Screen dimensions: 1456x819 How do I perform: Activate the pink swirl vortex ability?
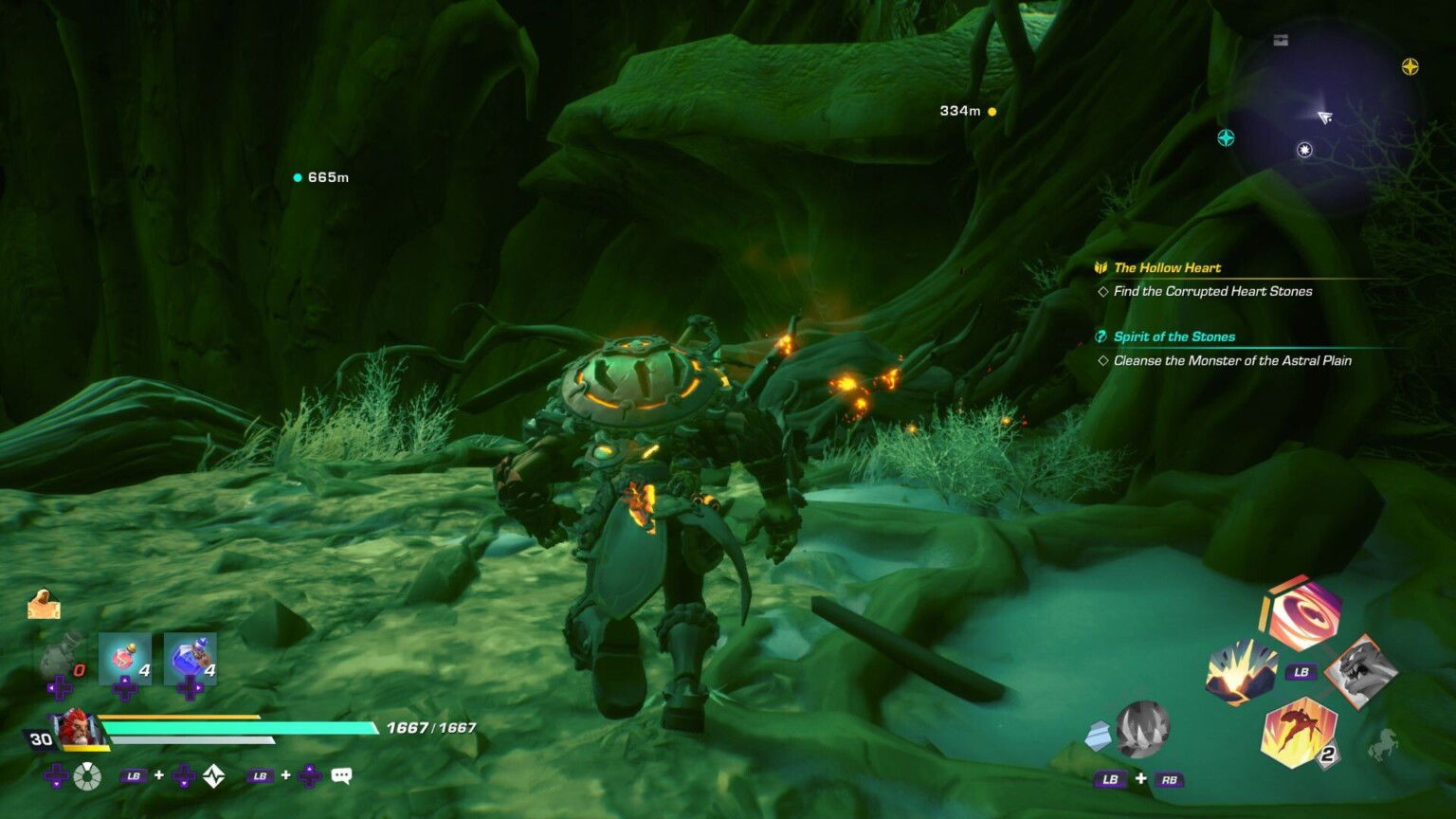(x=1301, y=613)
